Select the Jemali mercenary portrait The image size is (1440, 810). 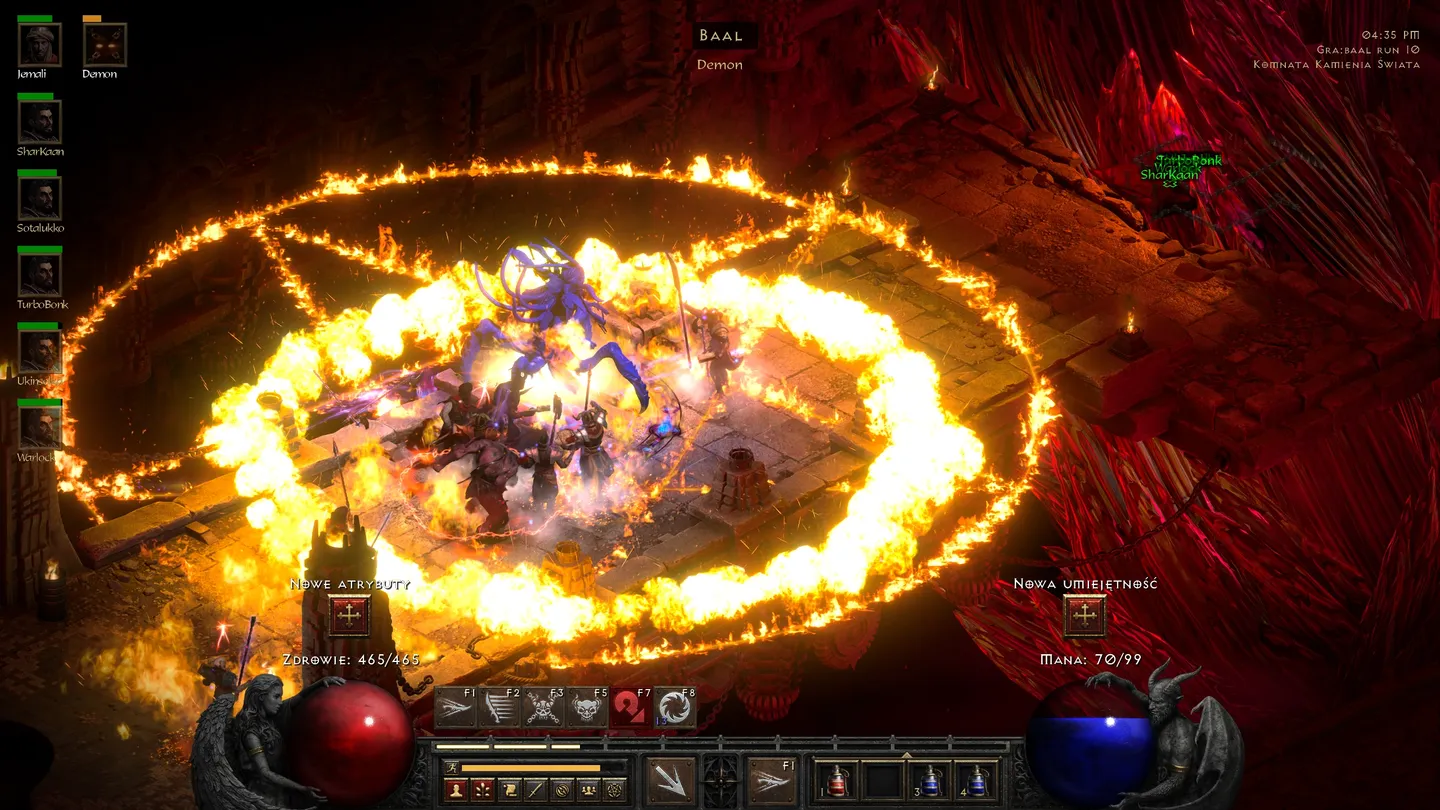click(40, 45)
